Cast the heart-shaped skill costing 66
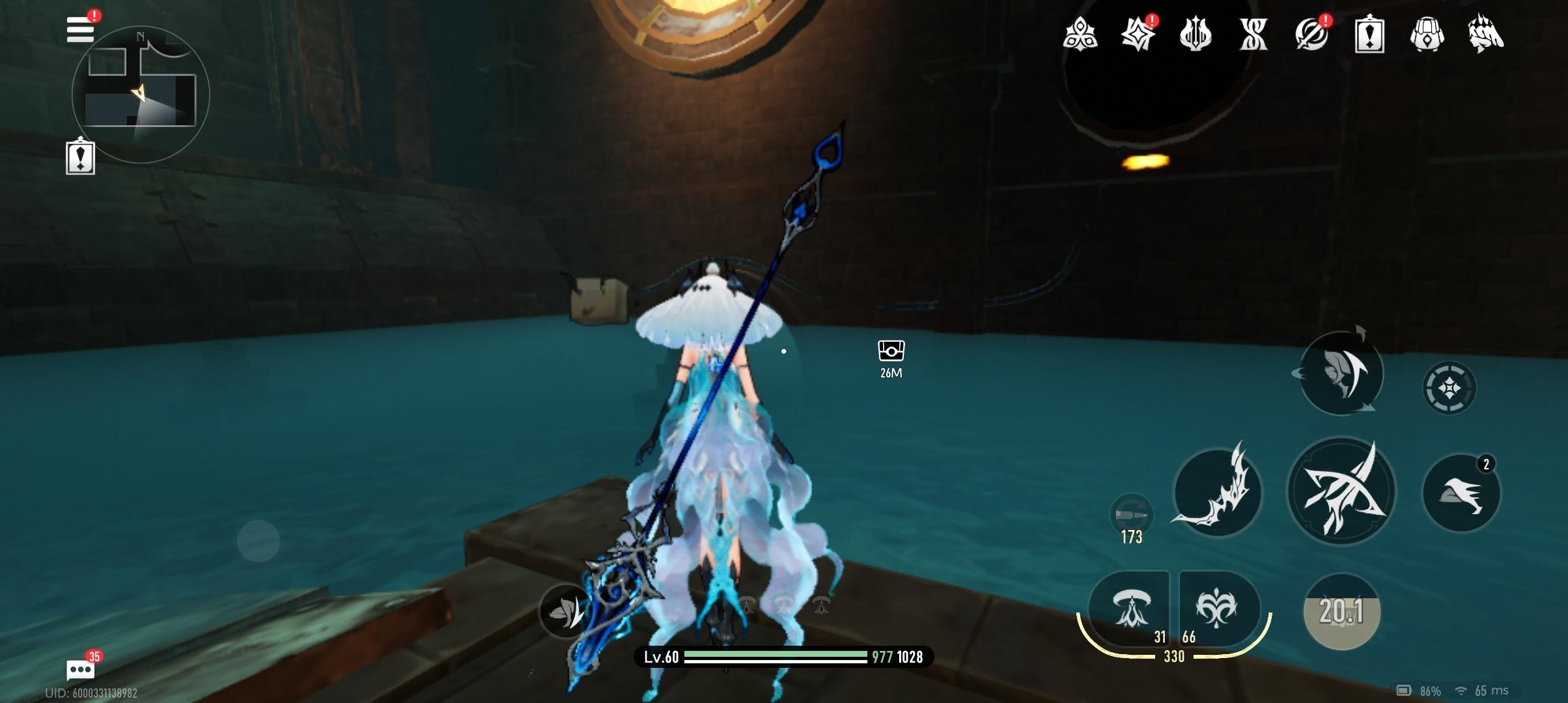 [x=1216, y=608]
